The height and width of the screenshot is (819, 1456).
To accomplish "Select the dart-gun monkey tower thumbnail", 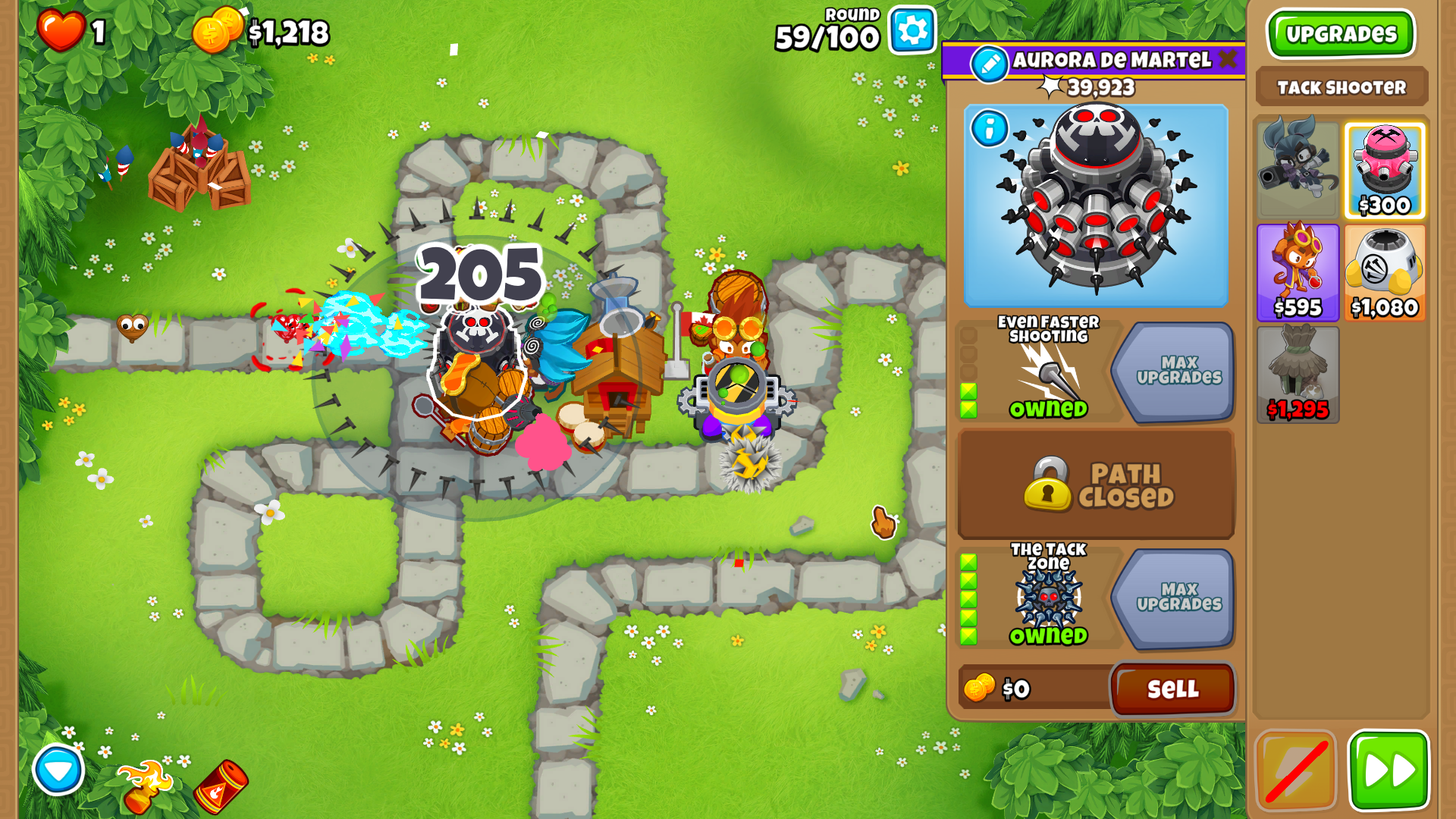I will [x=1298, y=167].
